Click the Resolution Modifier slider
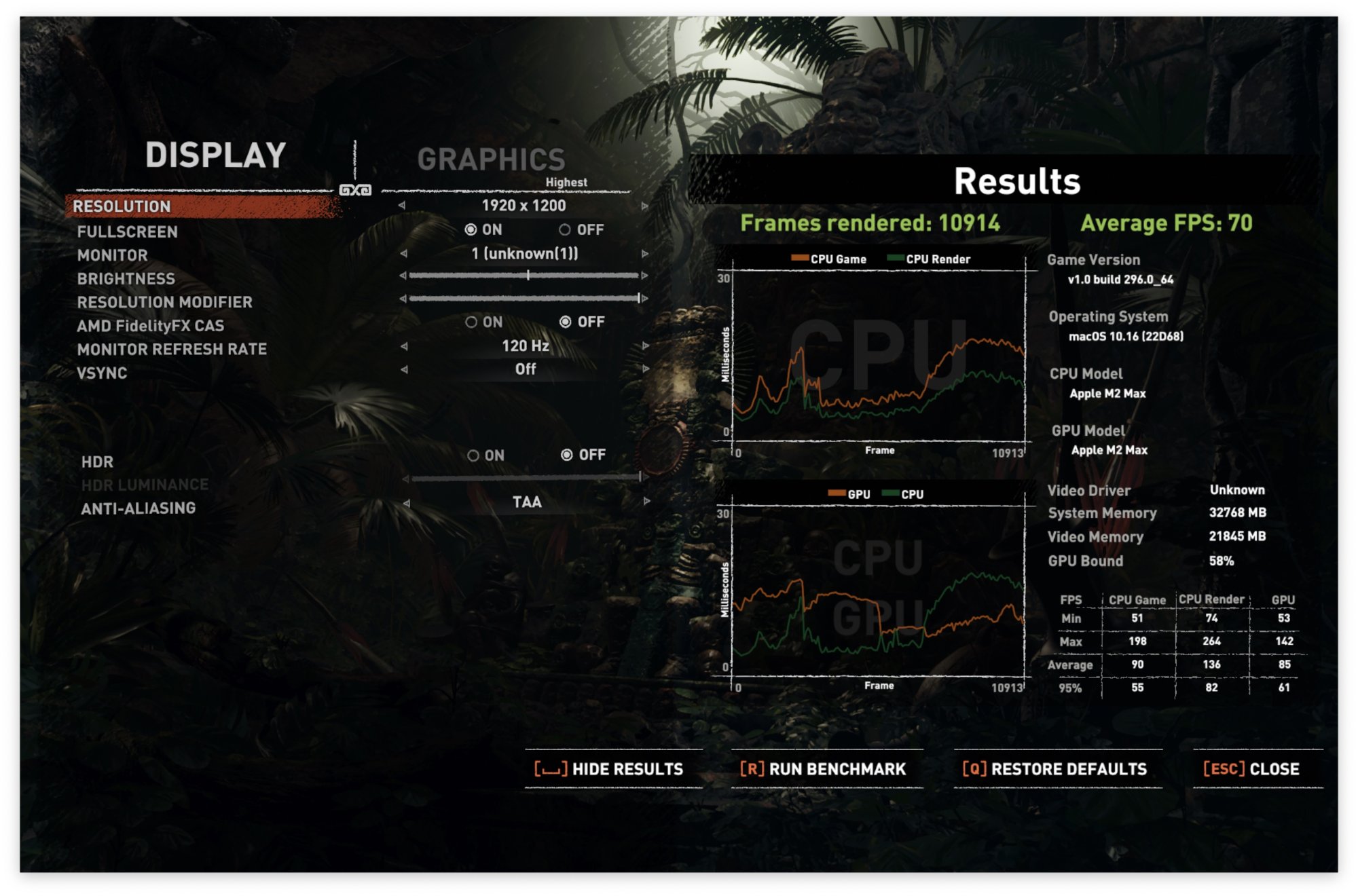 click(524, 299)
